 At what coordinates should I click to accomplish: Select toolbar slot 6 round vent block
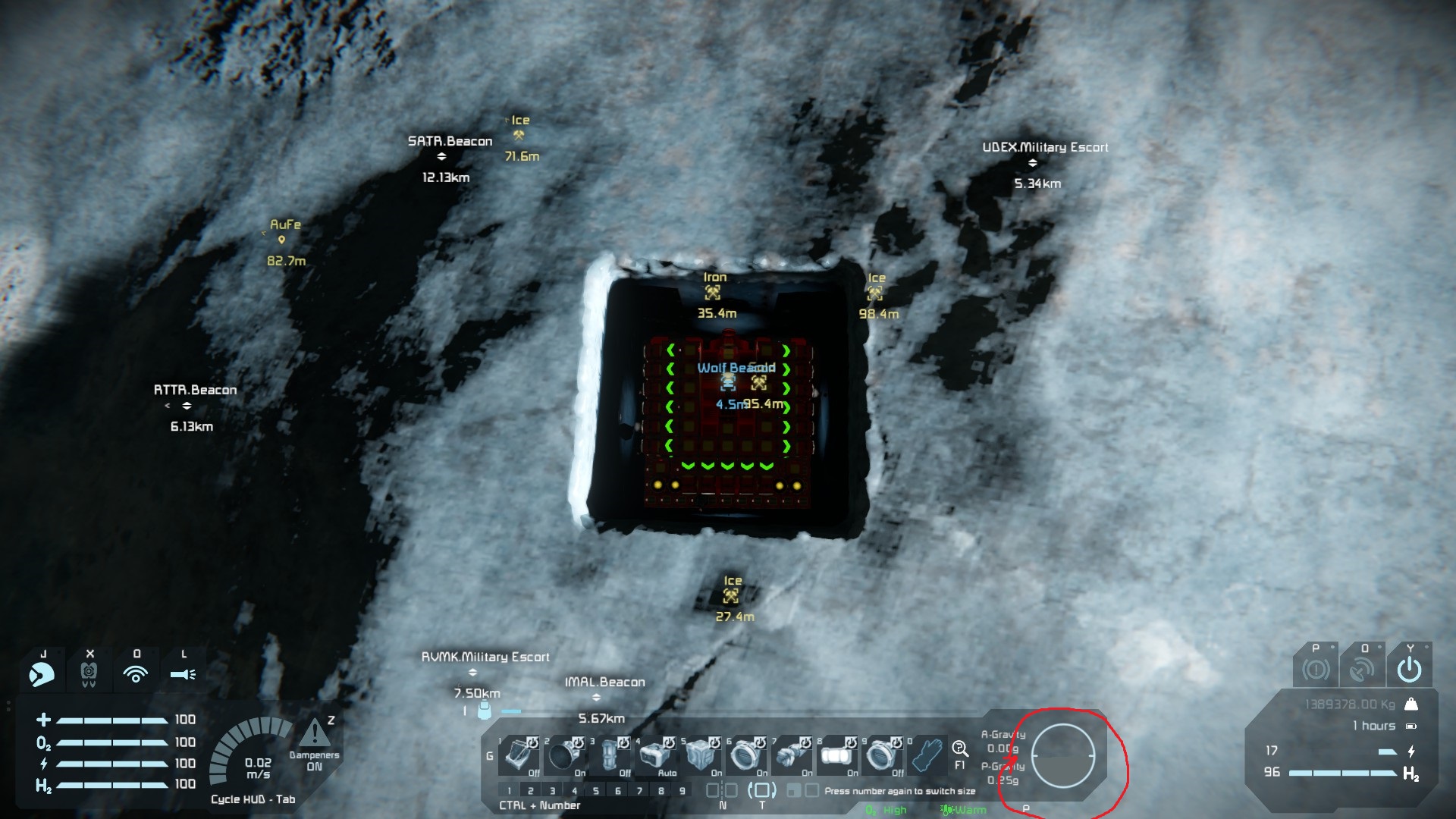pyautogui.click(x=748, y=755)
